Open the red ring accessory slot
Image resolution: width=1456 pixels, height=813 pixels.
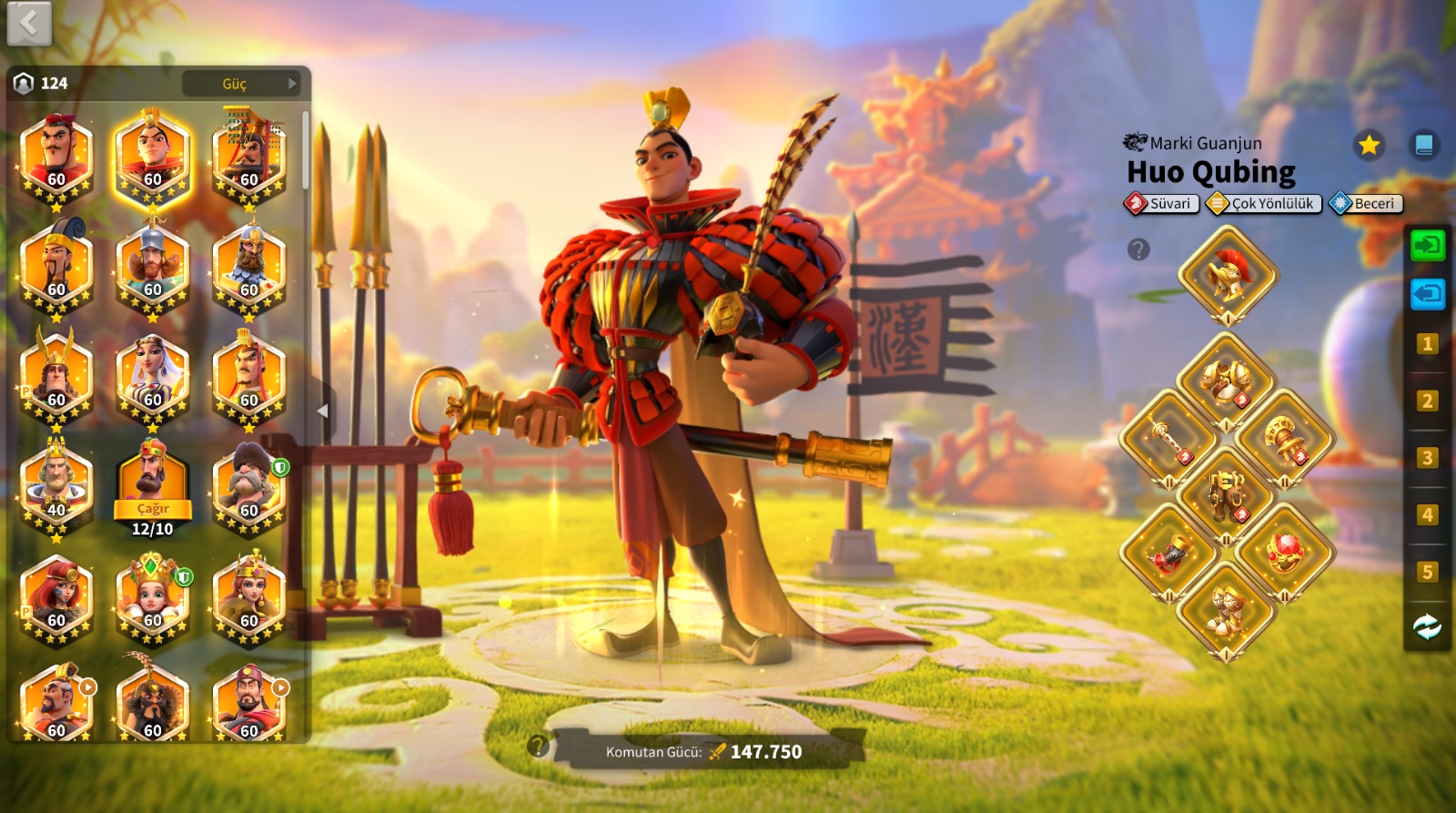pos(1285,552)
